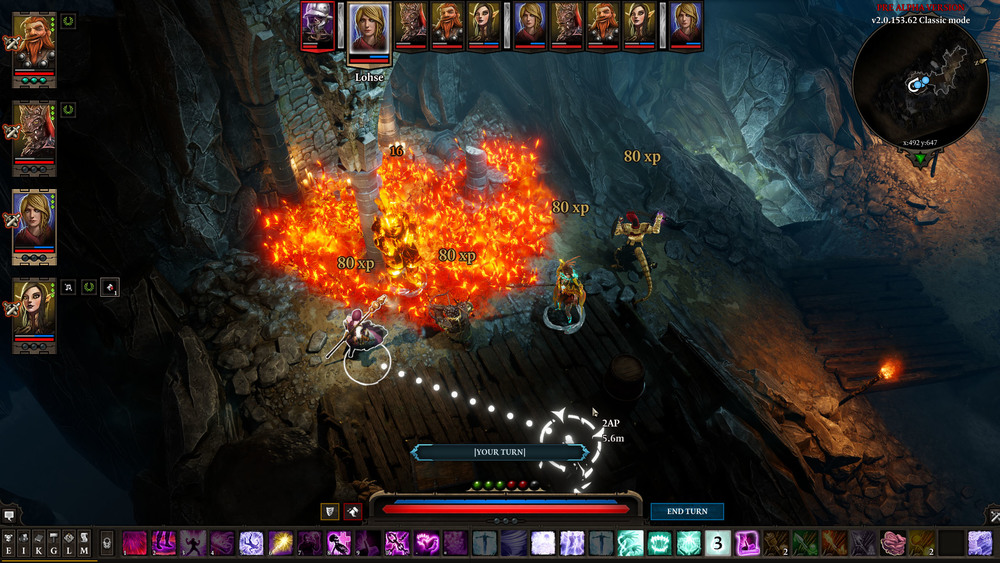
Task: Open the inventory button labeled I
Action: (24, 543)
